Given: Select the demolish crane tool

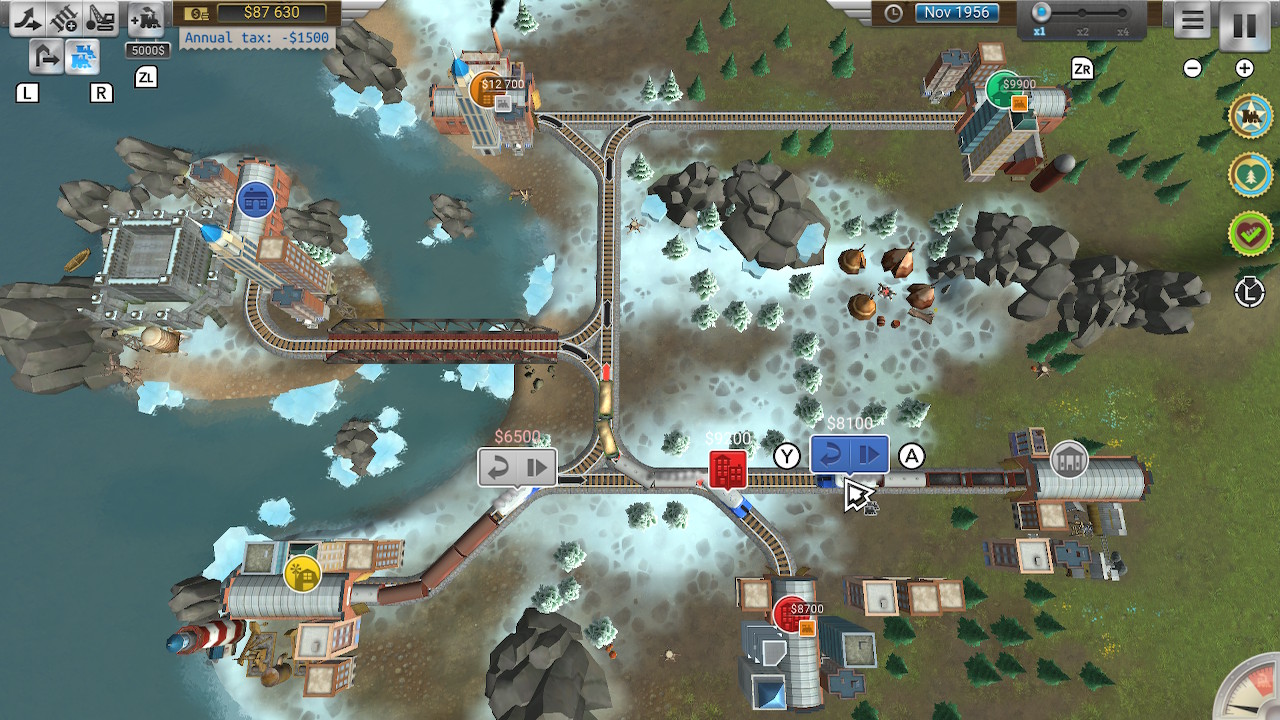Looking at the screenshot, I should tap(99, 17).
